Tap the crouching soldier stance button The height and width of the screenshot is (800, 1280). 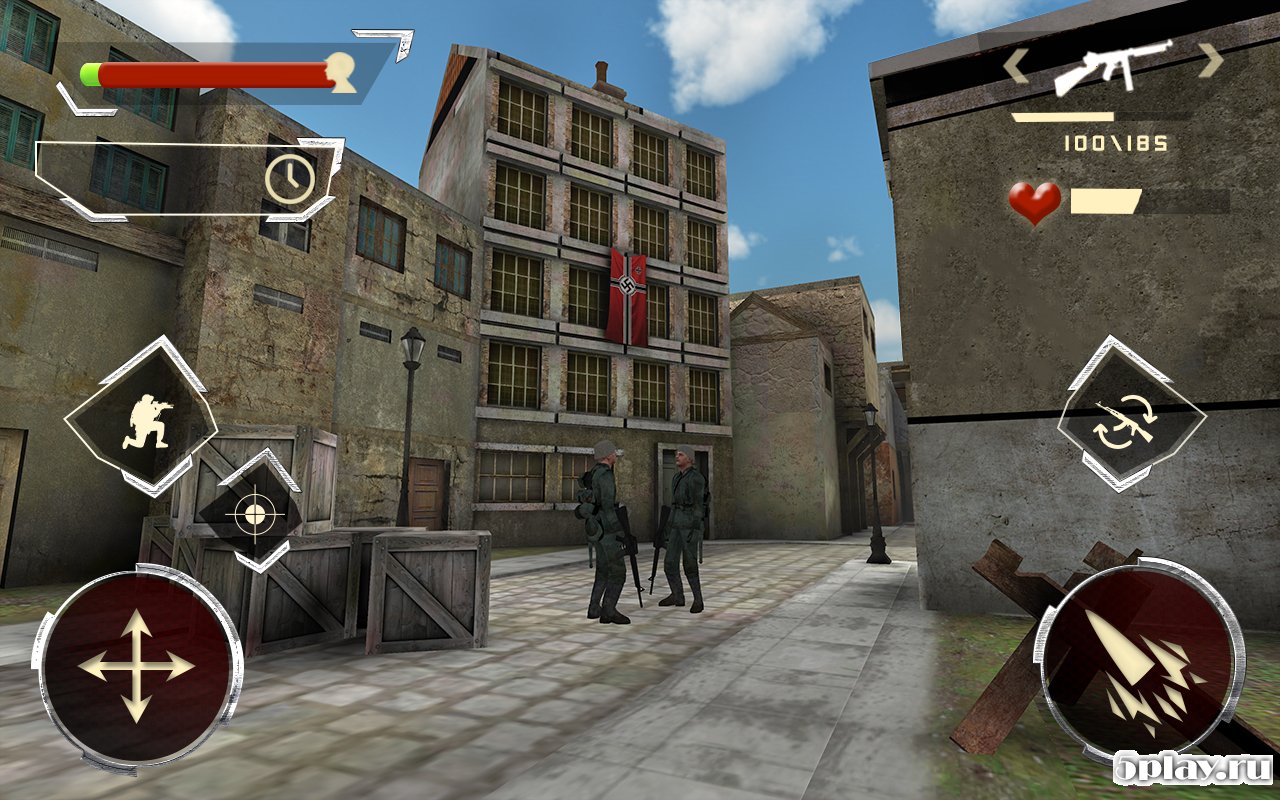(141, 417)
